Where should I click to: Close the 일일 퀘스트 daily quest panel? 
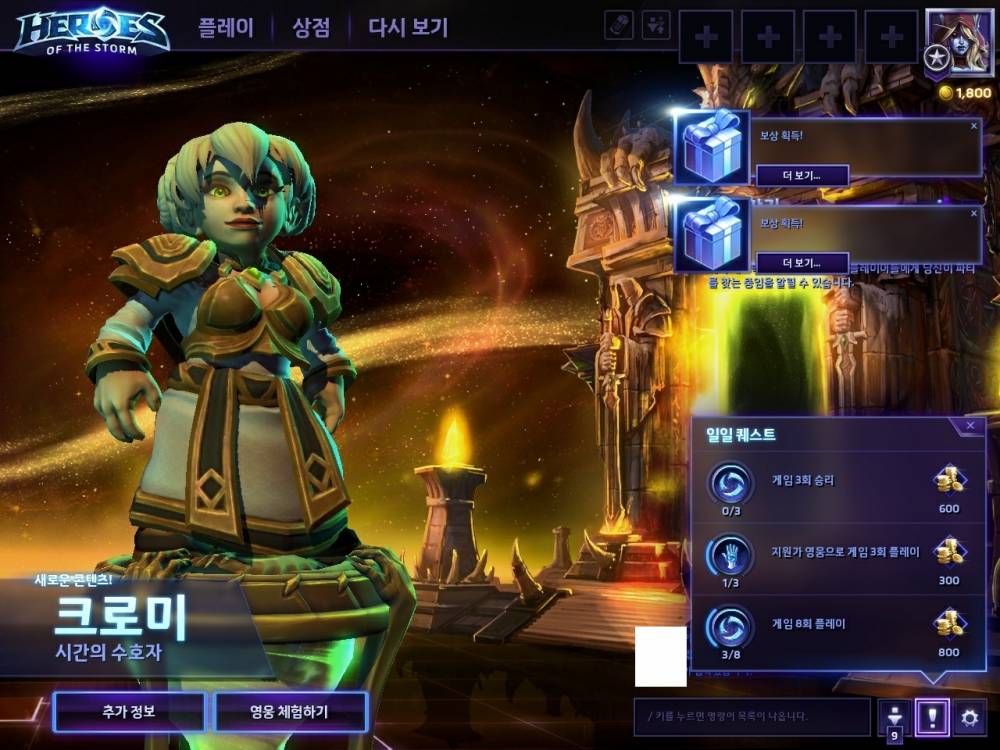970,426
